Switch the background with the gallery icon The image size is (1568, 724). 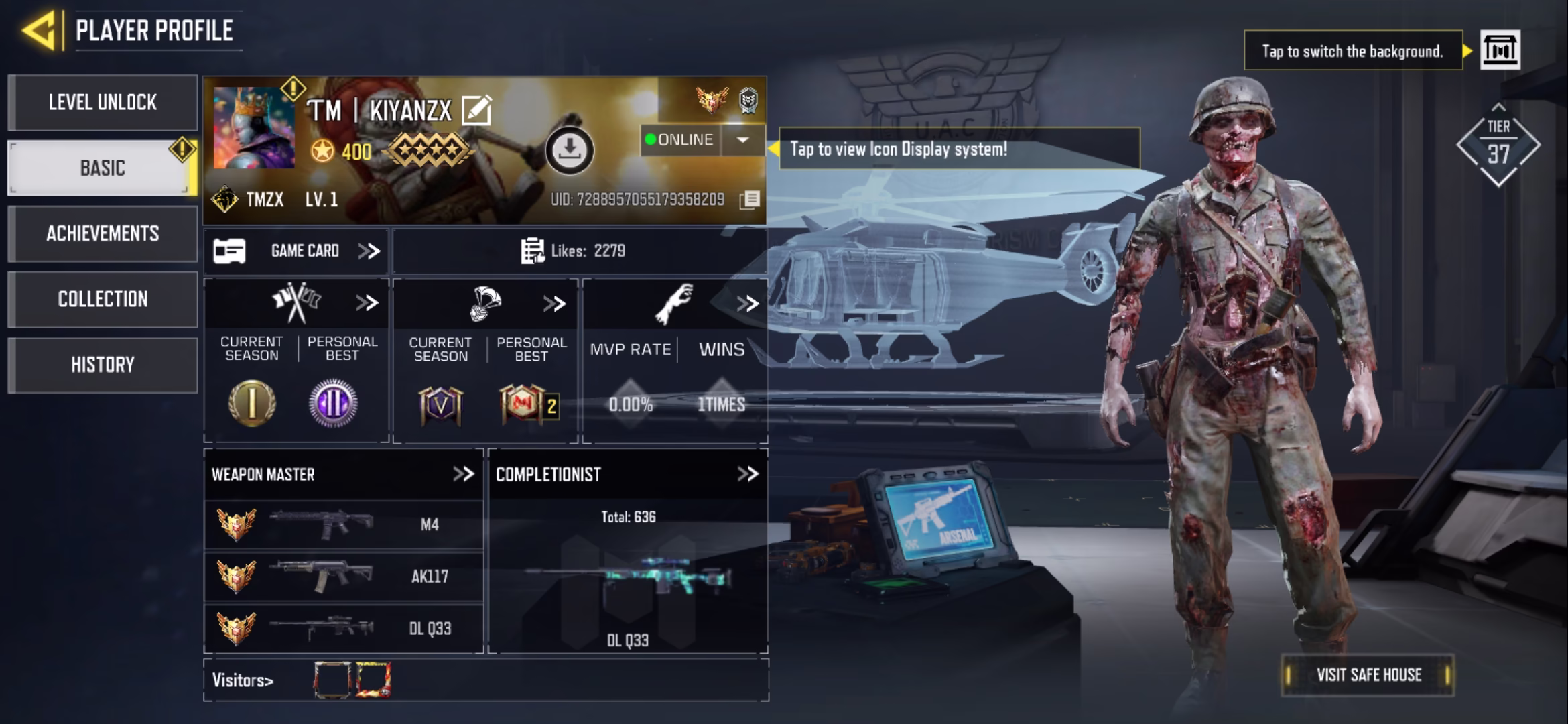(1500, 50)
